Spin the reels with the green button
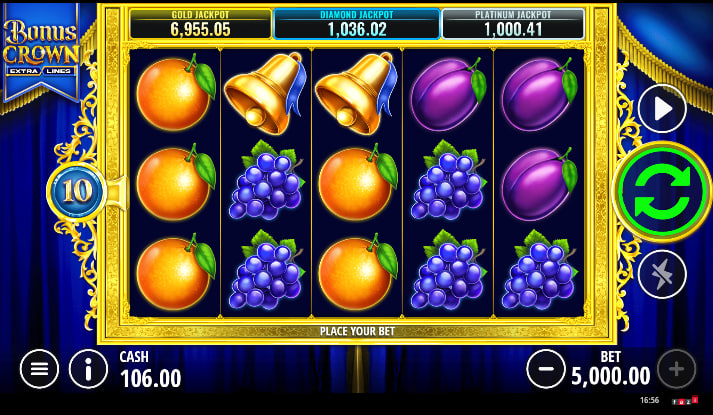Viewport: 713px width, 415px height. click(661, 191)
